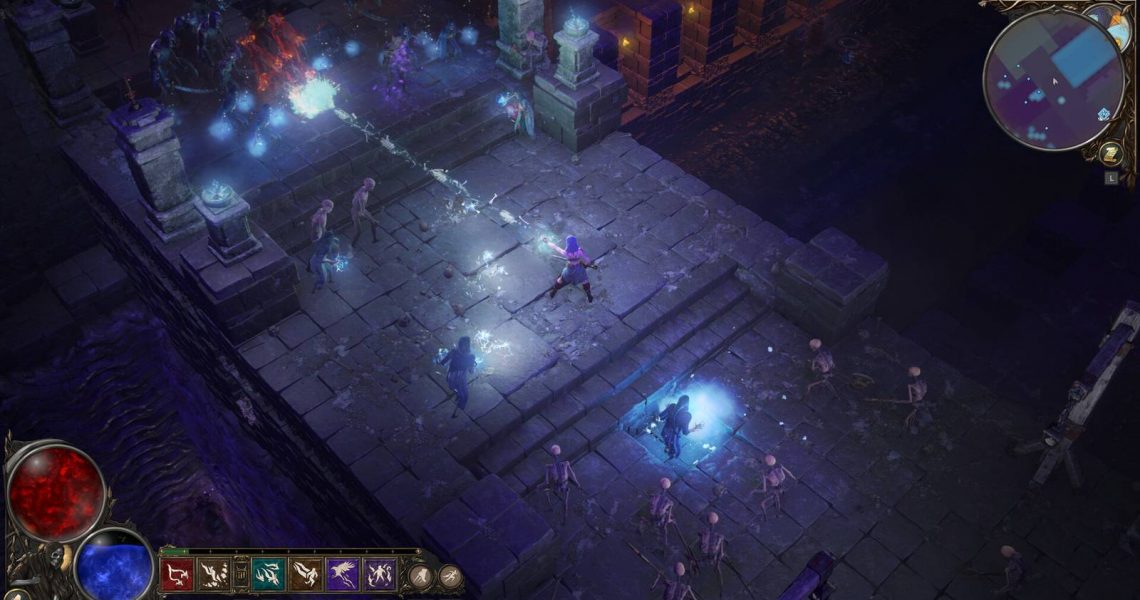Click the round crouching-figure button
Image resolution: width=1140 pixels, height=600 pixels.
420,575
